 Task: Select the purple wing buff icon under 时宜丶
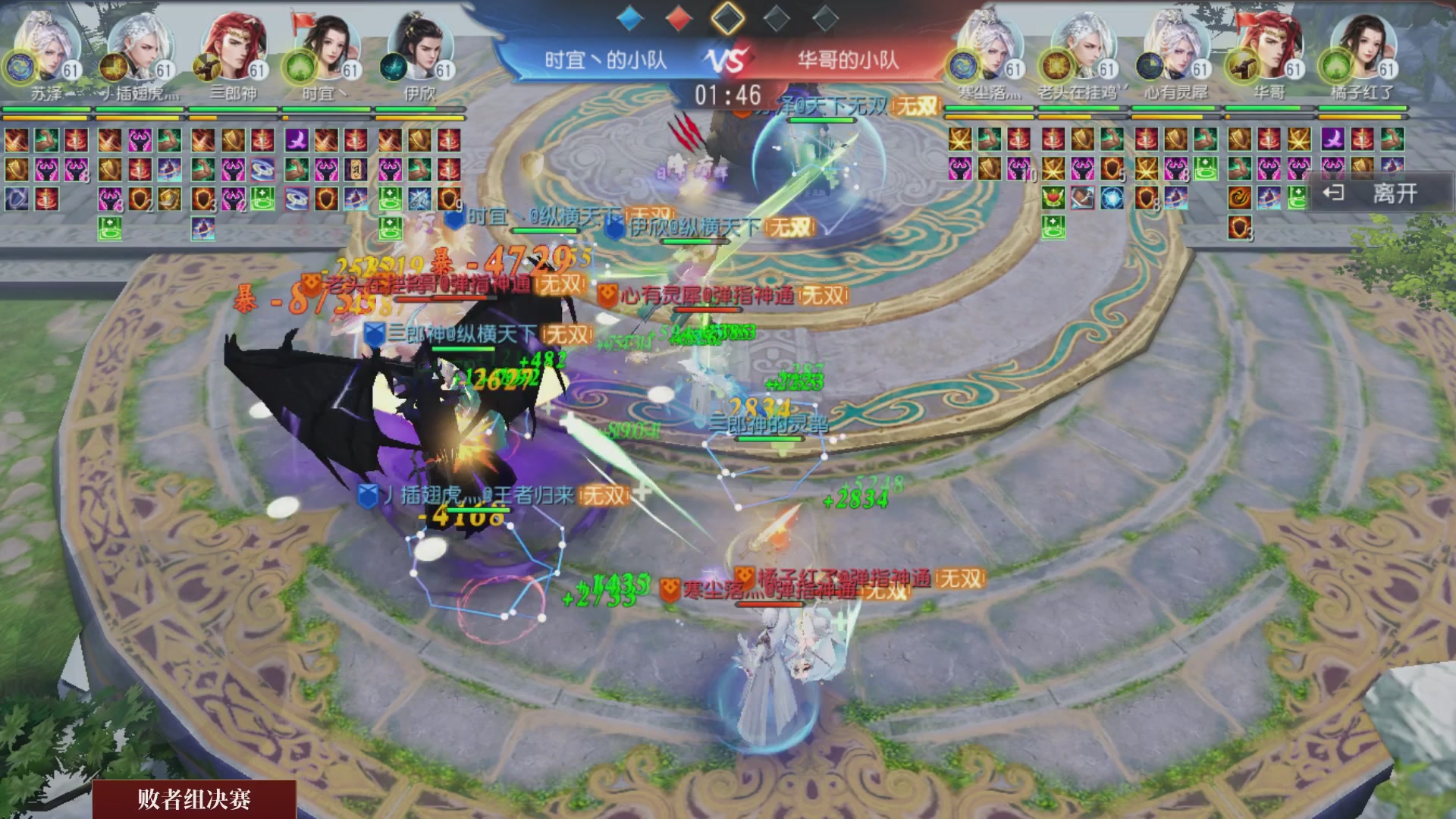(296, 140)
